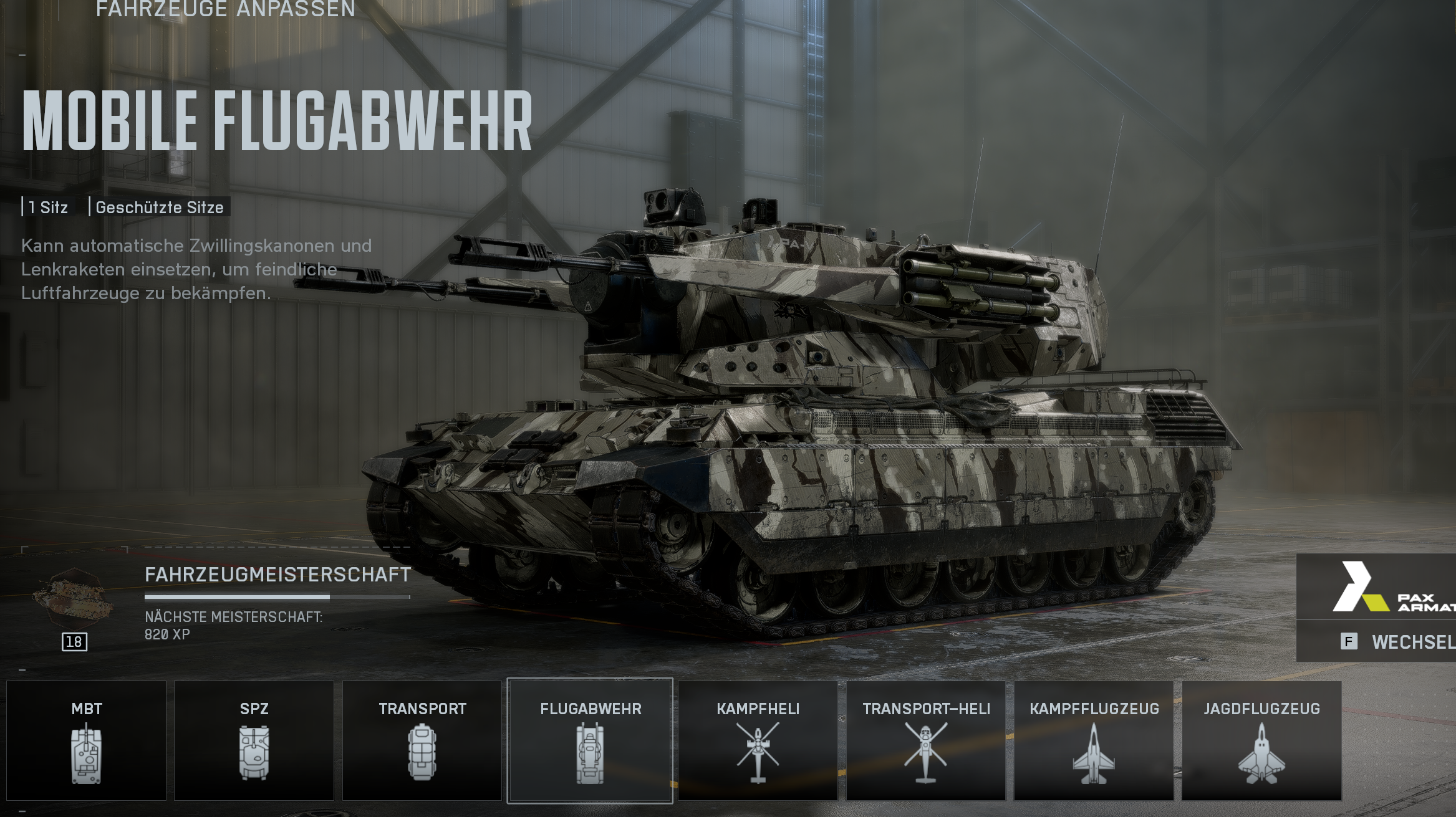The width and height of the screenshot is (1456, 817).
Task: Open the Jagdflugzeug vehicle tab
Action: (1261, 740)
